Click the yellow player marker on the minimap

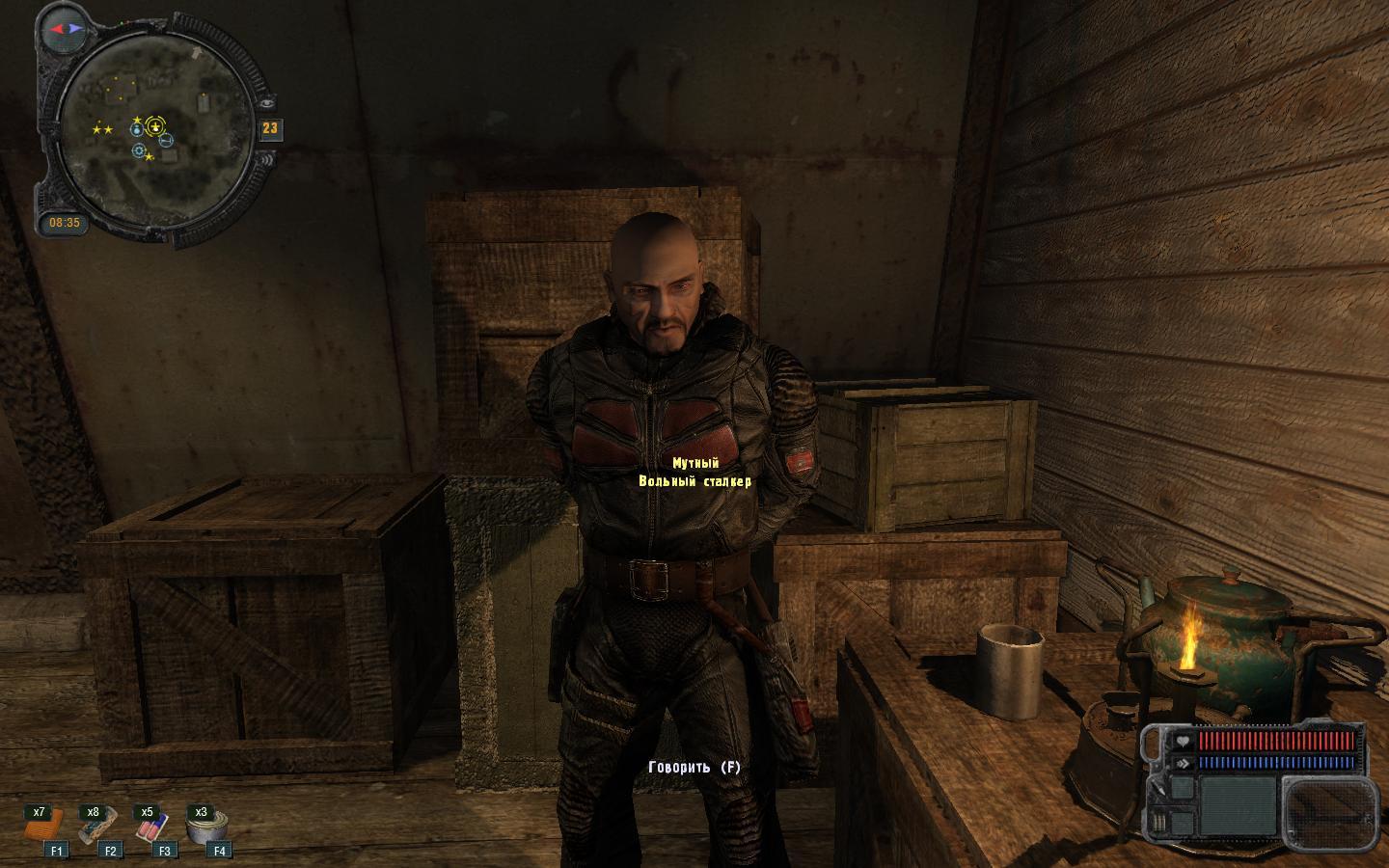pos(154,126)
